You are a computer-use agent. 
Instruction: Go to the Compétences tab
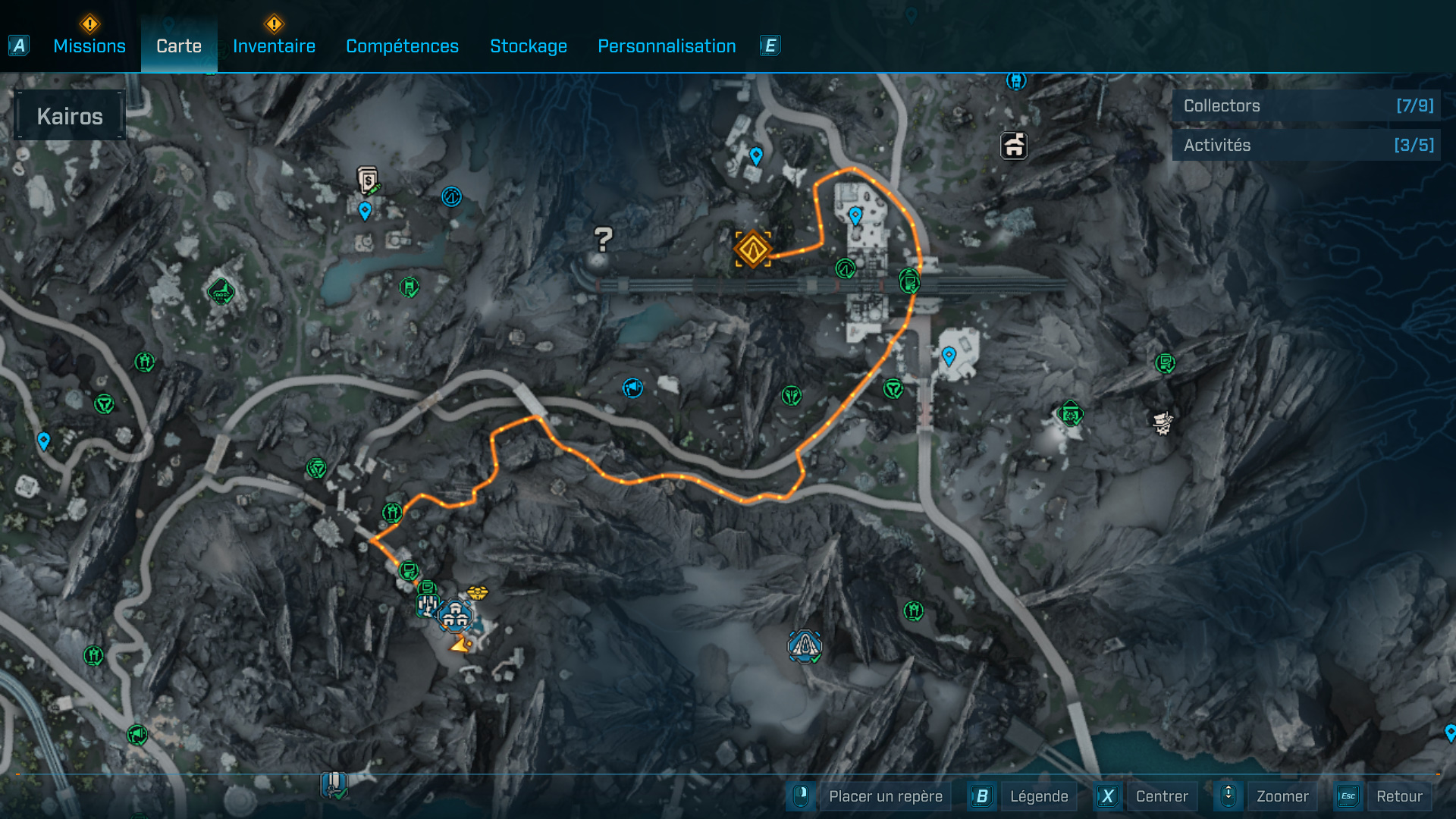402,46
